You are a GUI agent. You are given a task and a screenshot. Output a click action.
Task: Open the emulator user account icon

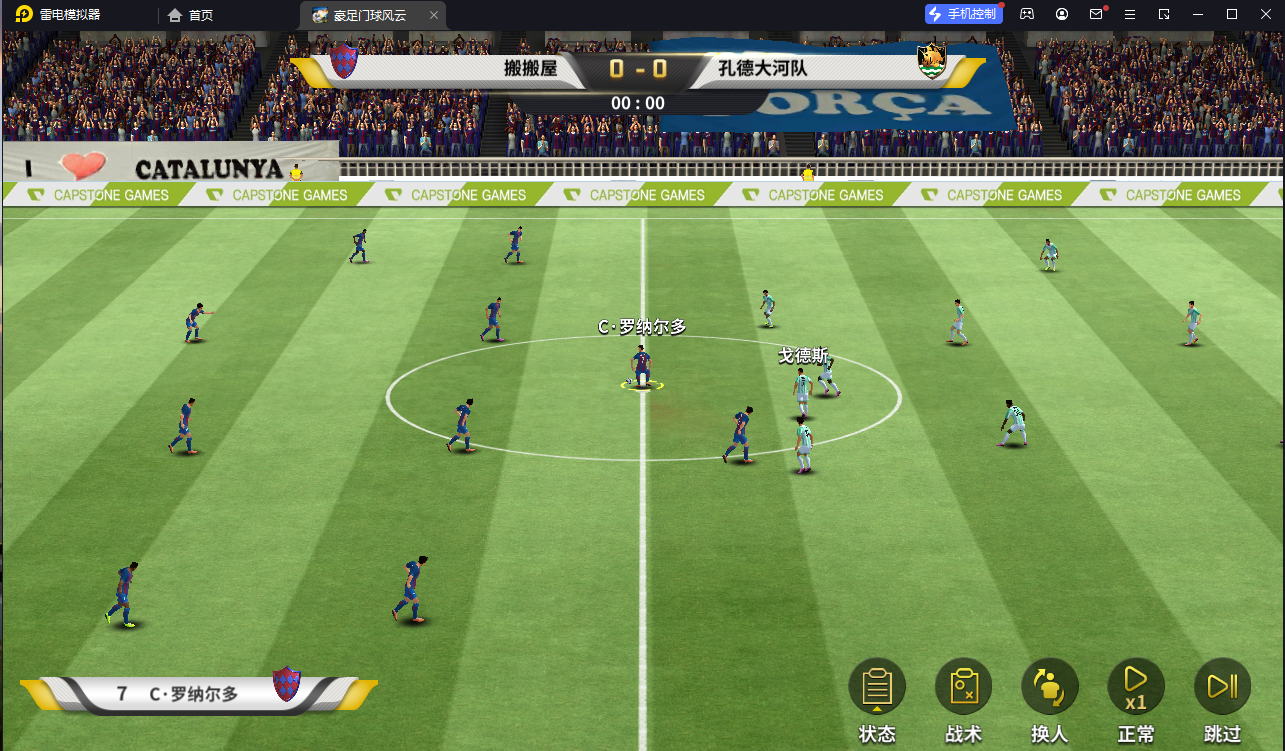(1062, 14)
